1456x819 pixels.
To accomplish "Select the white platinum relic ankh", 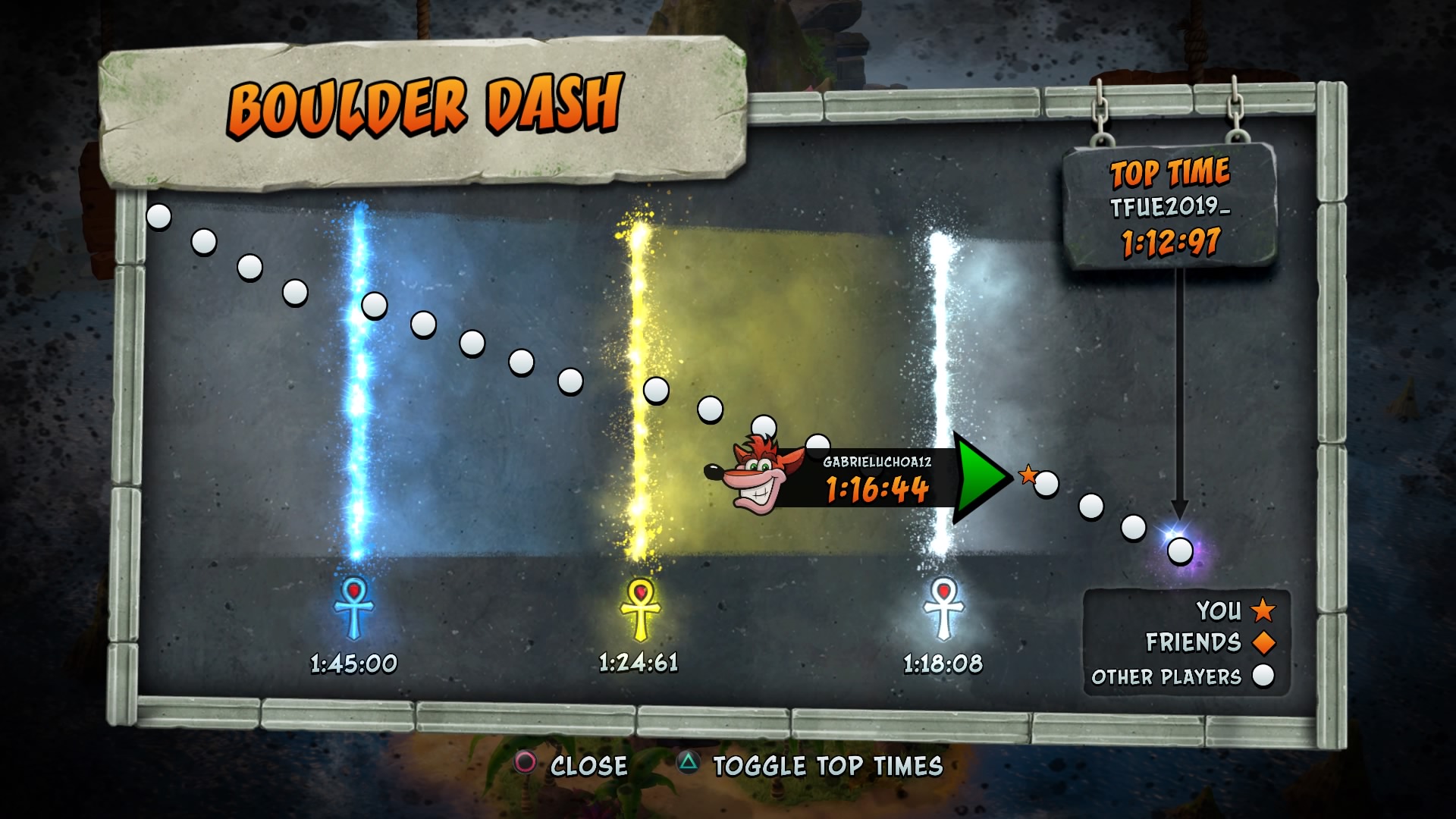I will tap(943, 609).
